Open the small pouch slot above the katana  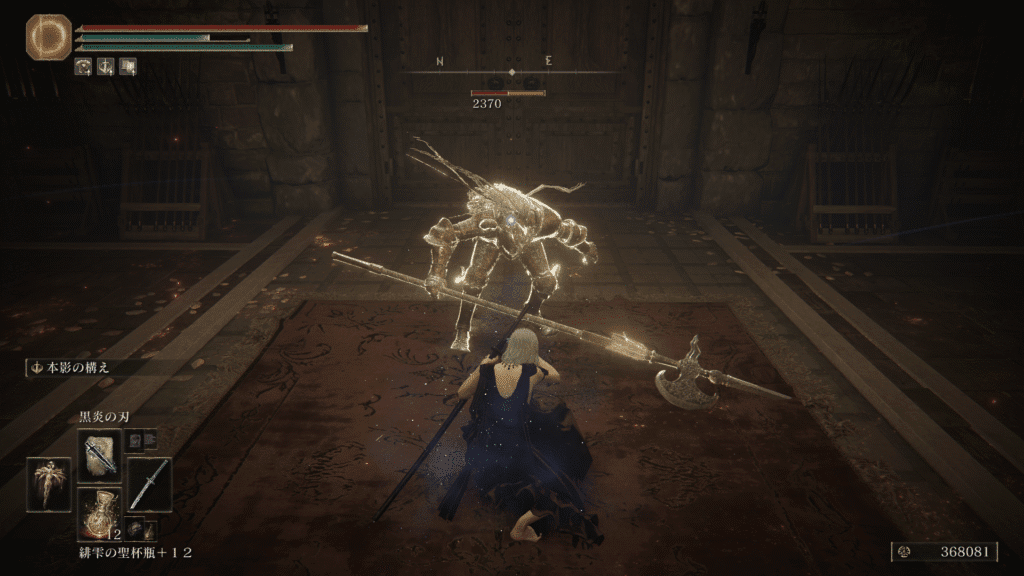pyautogui.click(x=136, y=440)
